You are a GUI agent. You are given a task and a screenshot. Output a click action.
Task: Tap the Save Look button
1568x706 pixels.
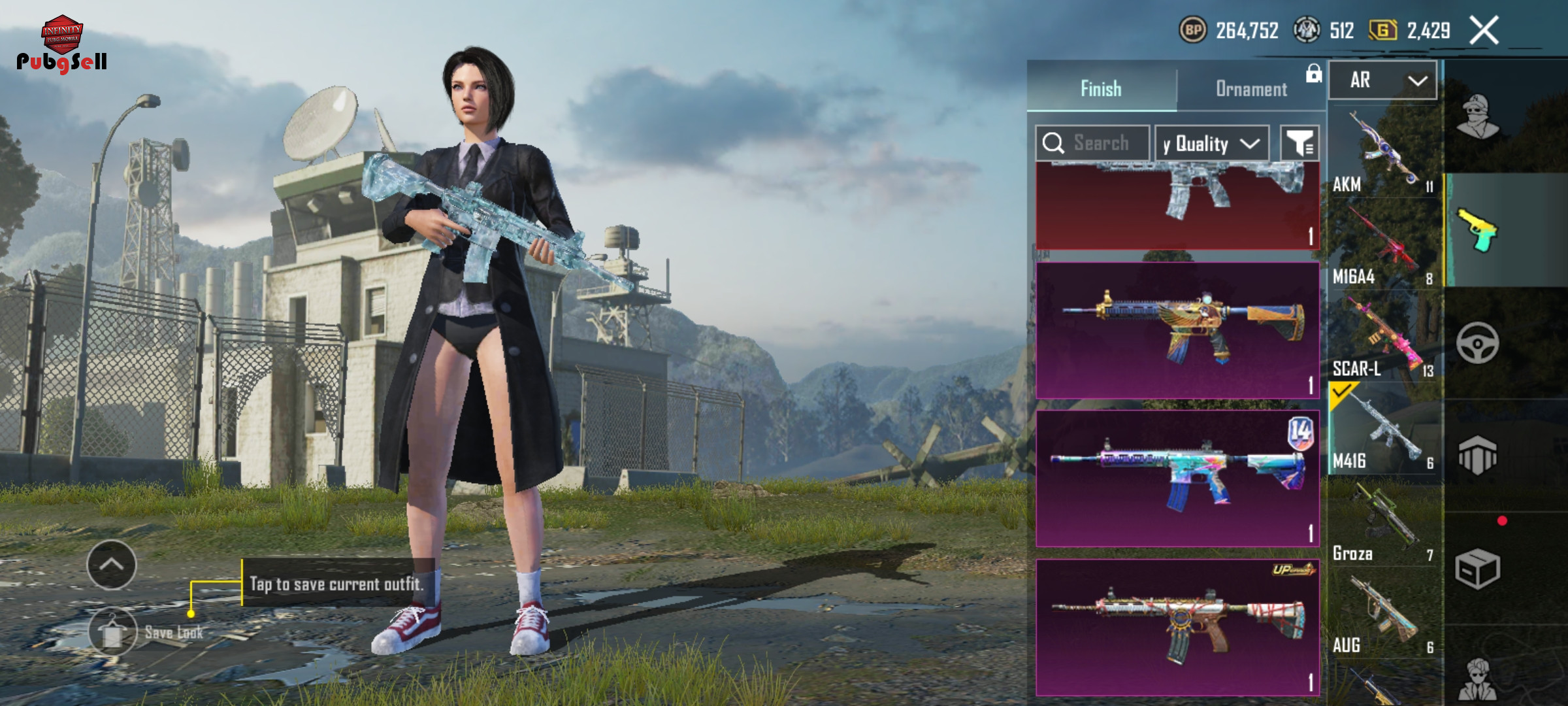(113, 631)
